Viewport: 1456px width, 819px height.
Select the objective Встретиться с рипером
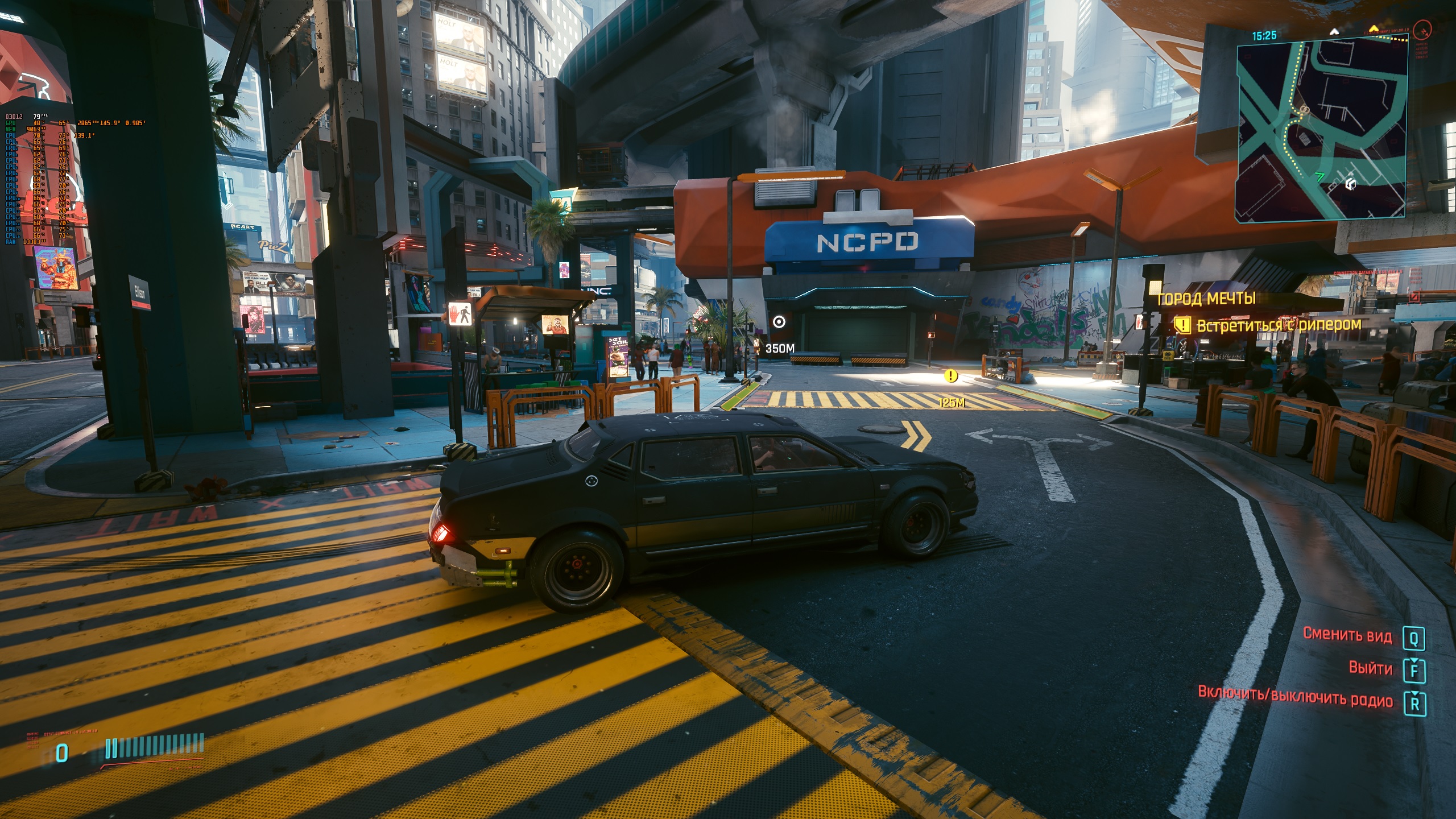(x=1277, y=325)
